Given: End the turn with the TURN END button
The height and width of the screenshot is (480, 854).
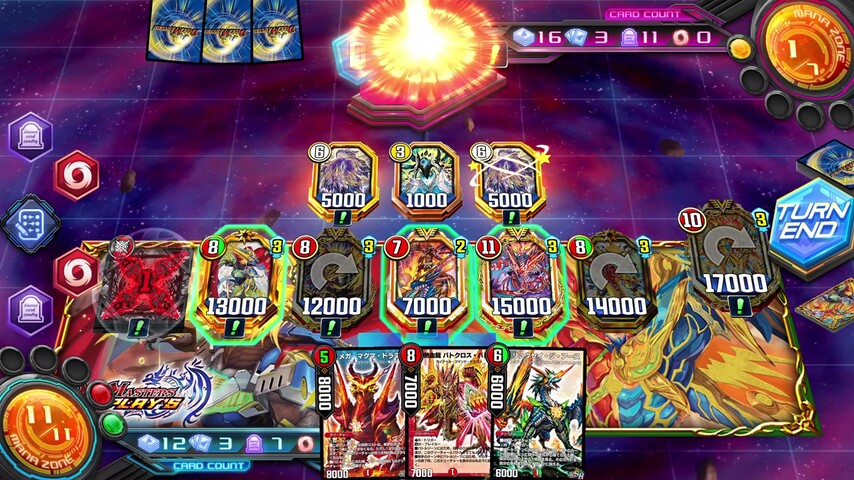Looking at the screenshot, I should coord(811,220).
